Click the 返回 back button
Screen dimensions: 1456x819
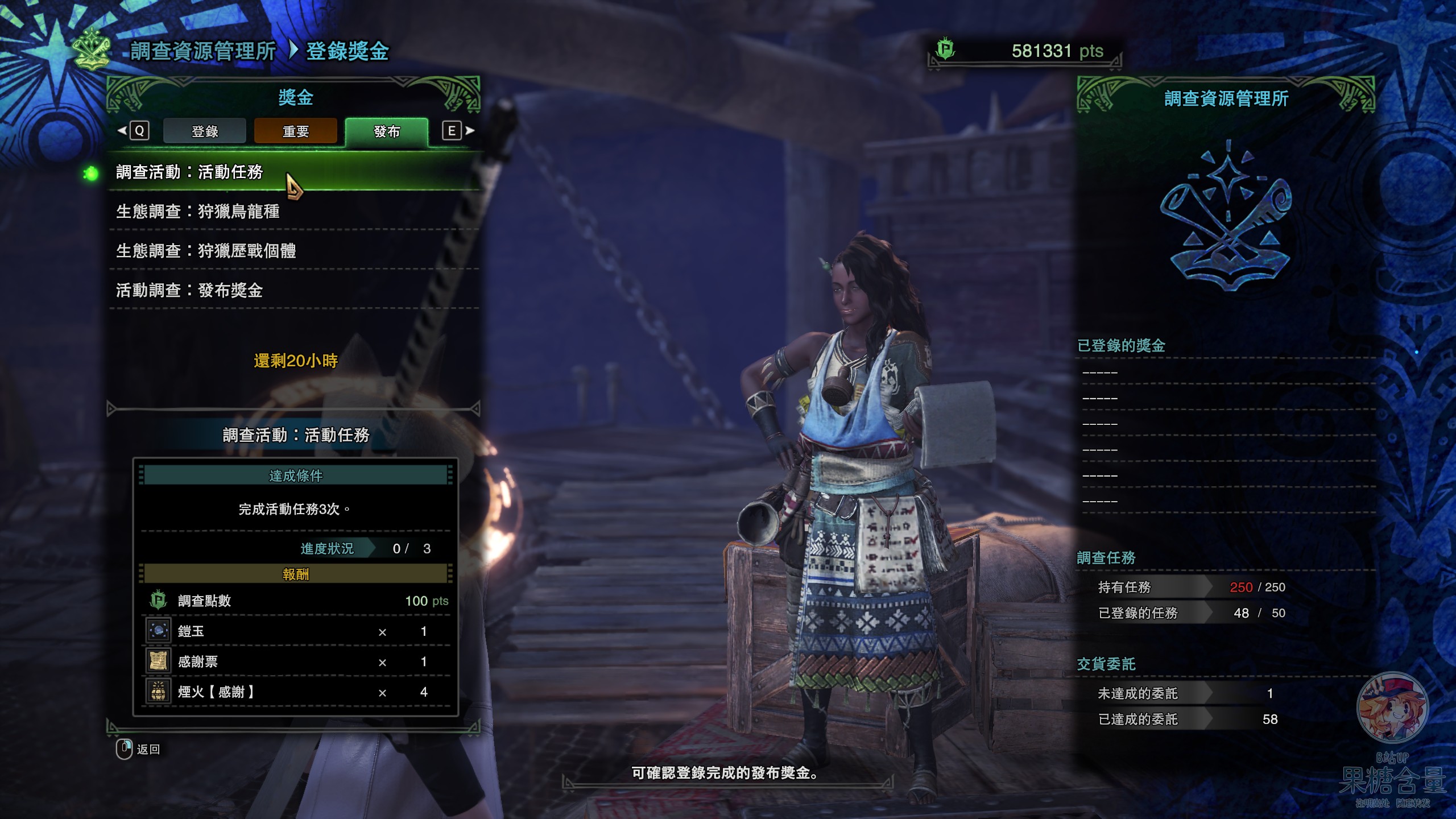139,749
